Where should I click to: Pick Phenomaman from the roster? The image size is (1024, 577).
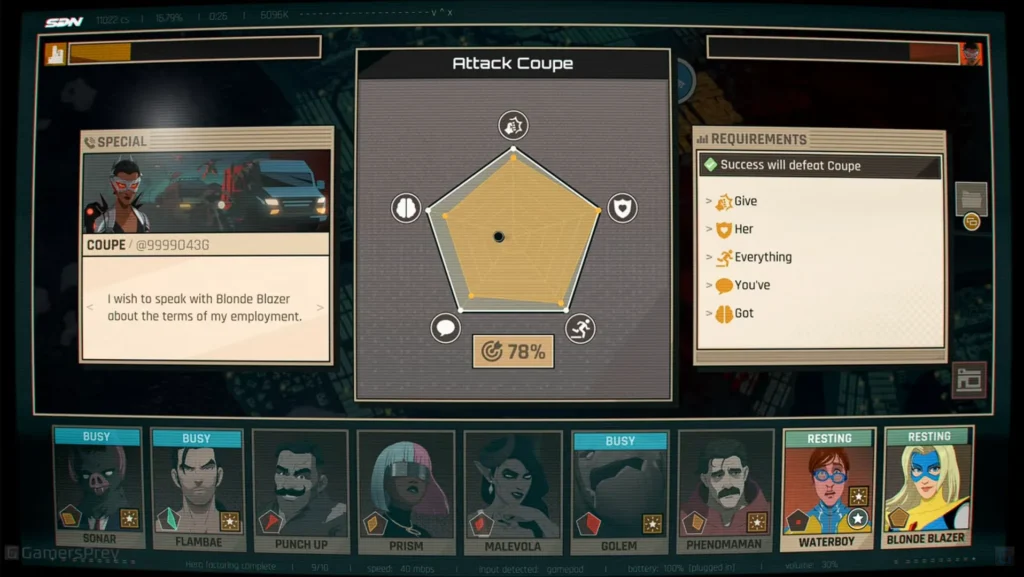tap(726, 492)
